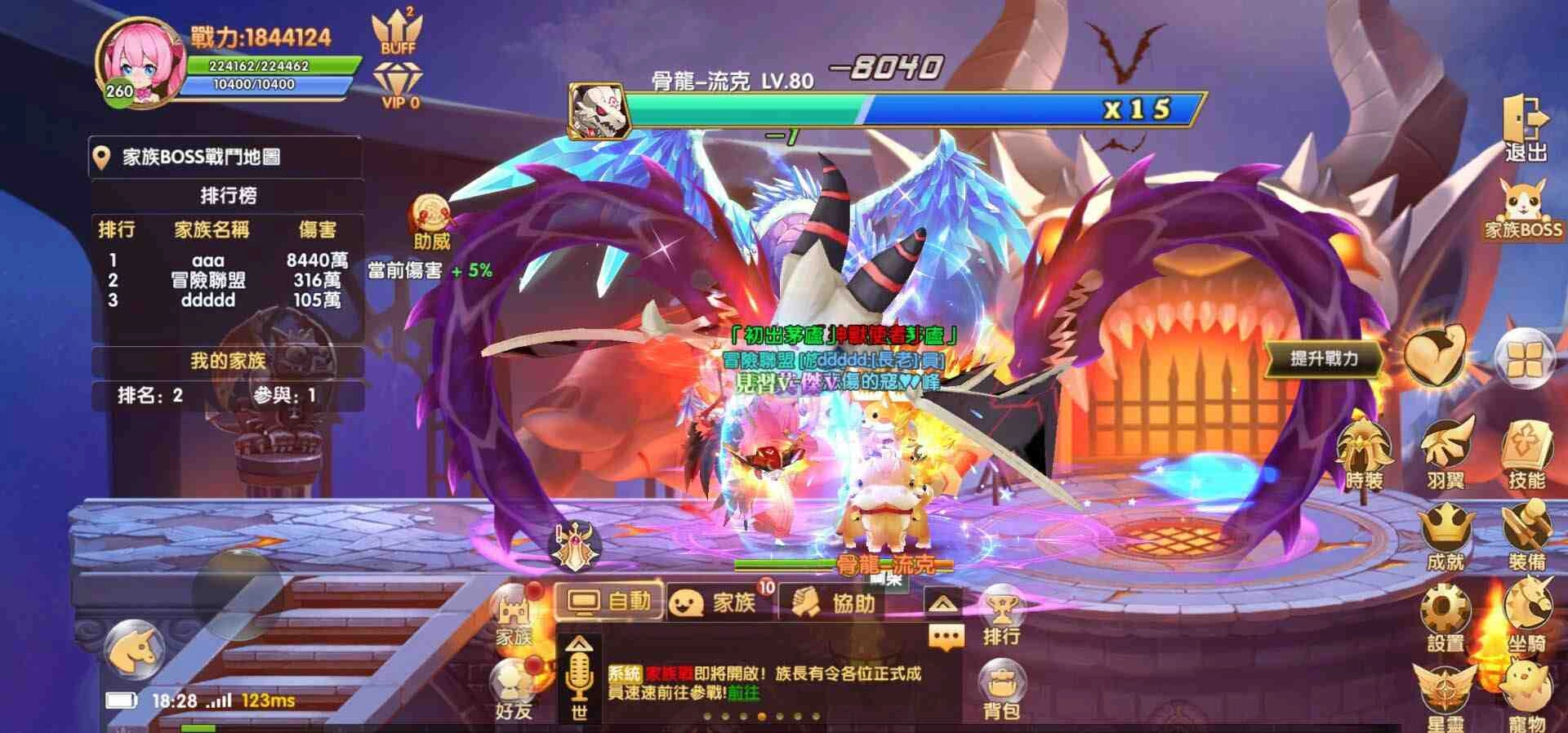The image size is (1568, 733).
Task: Expand the chat panel with the chevron arrow
Action: (944, 601)
